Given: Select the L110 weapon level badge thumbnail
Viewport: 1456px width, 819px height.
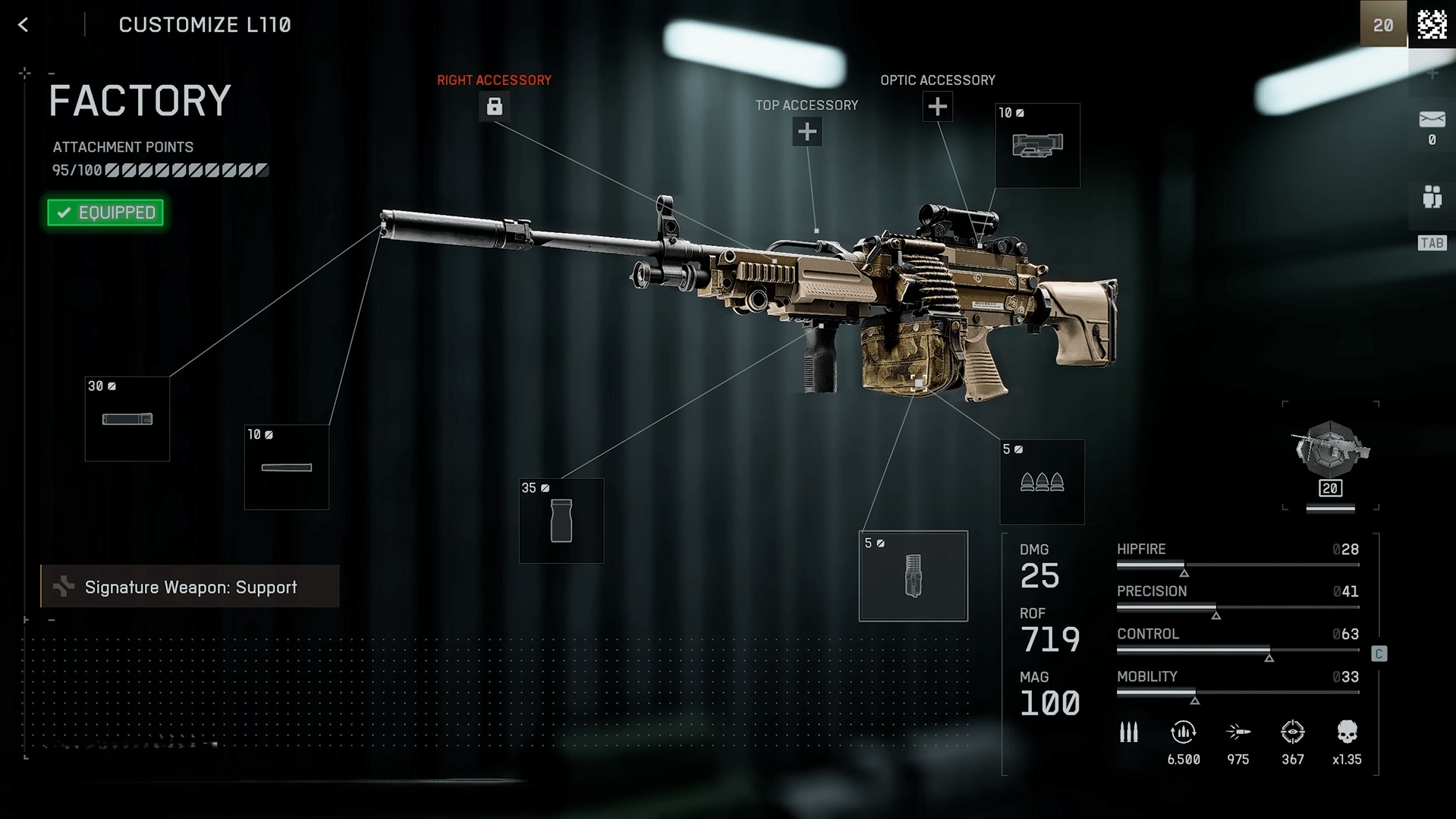Looking at the screenshot, I should pos(1330,456).
